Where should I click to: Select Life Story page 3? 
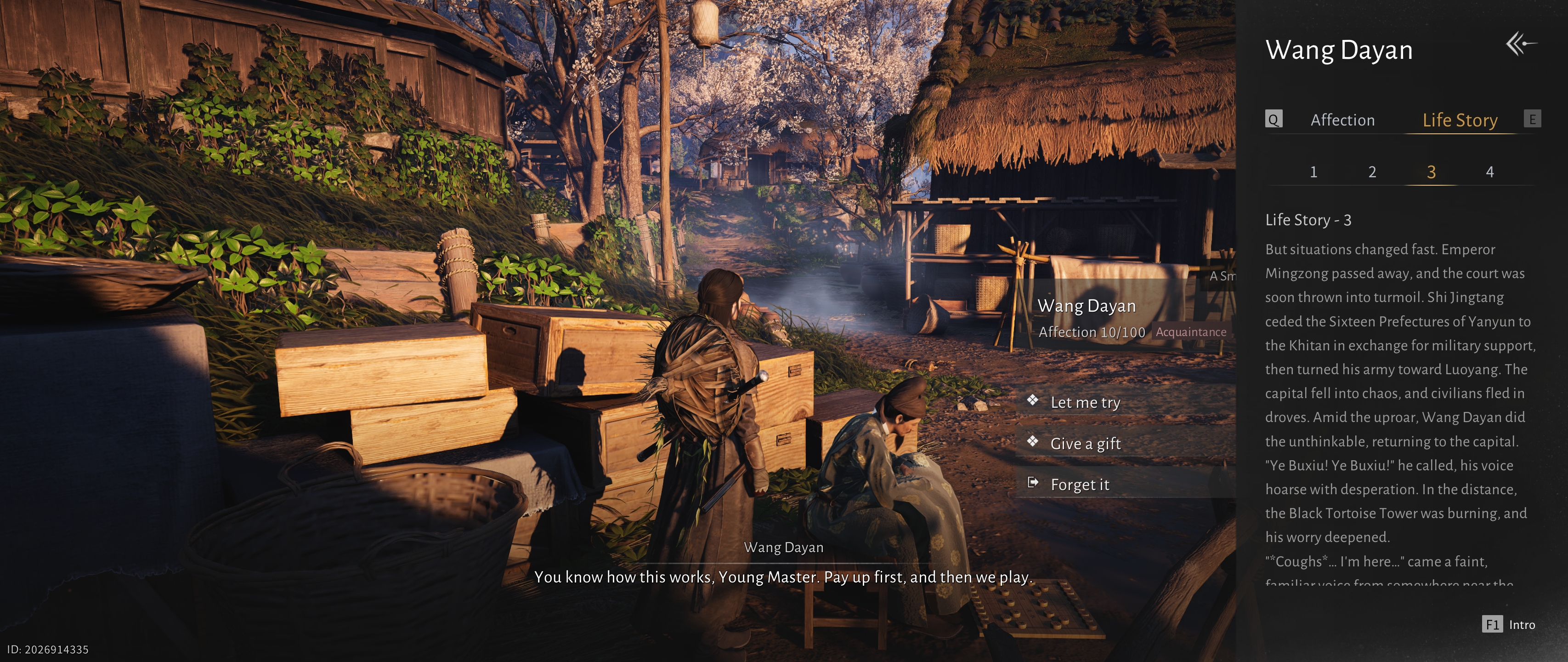click(1431, 172)
